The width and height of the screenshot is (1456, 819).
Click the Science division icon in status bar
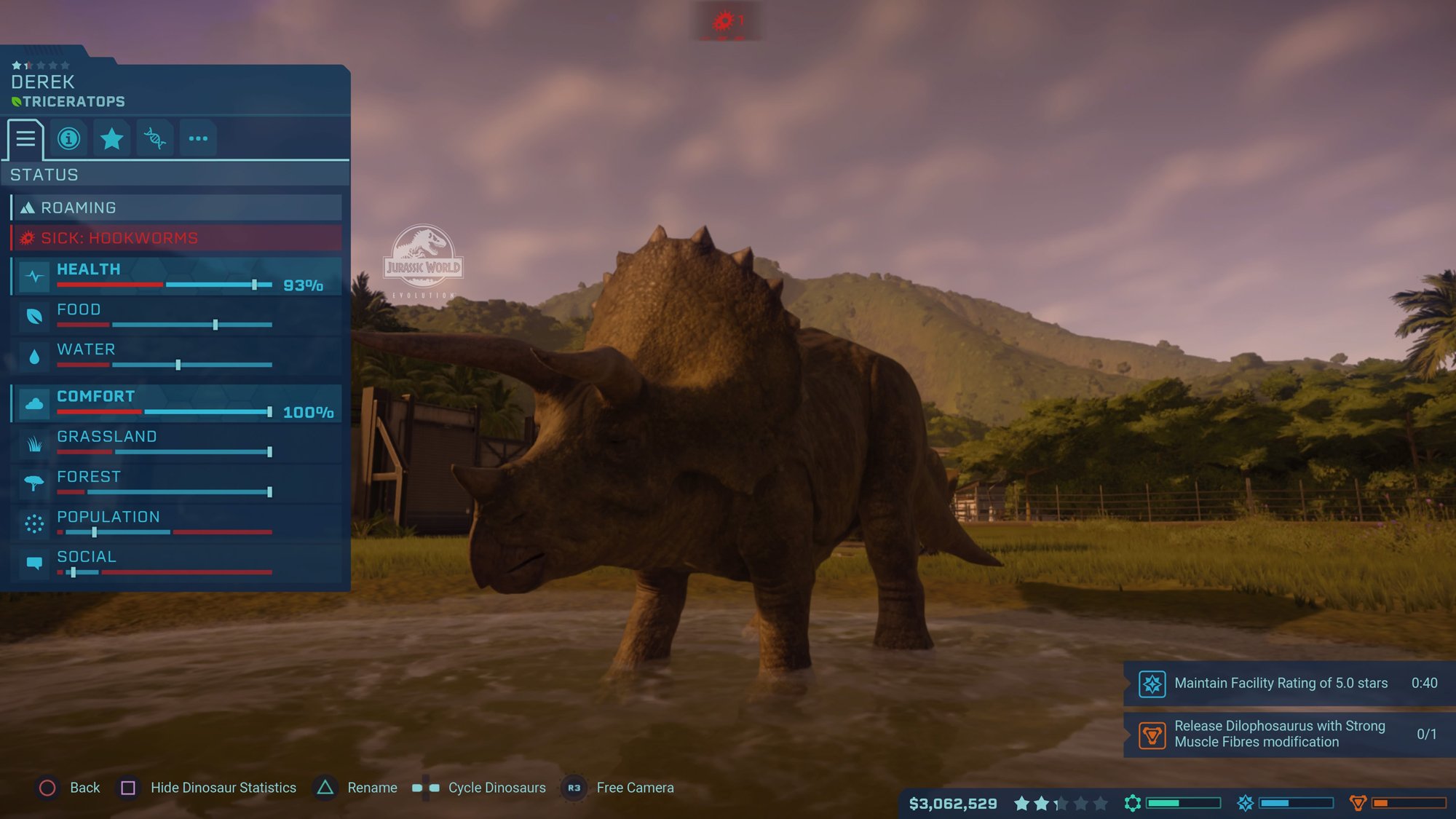tap(1133, 804)
